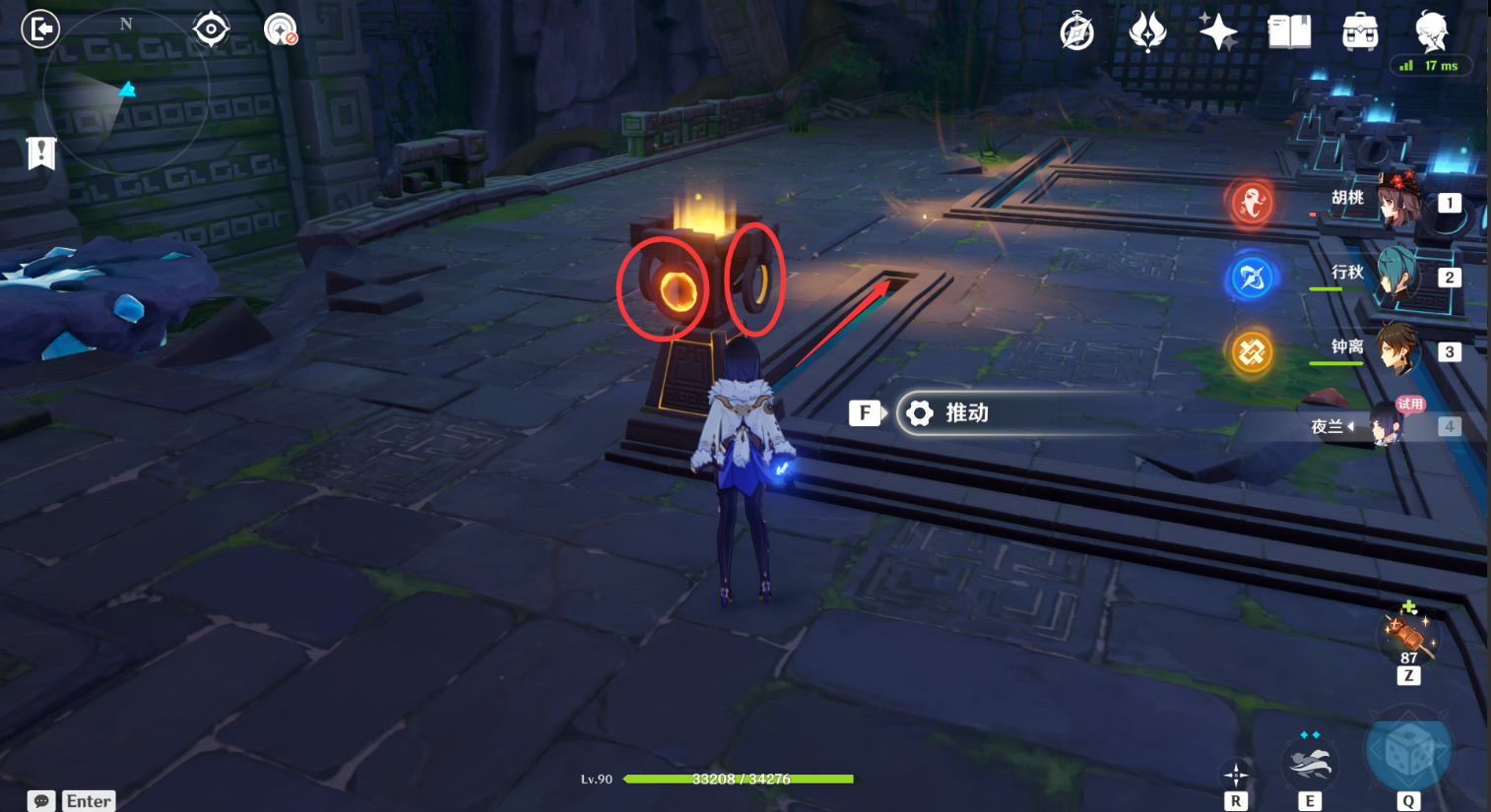Switch to party member 钟离
The width and height of the screenshot is (1491, 812).
coord(1396,350)
